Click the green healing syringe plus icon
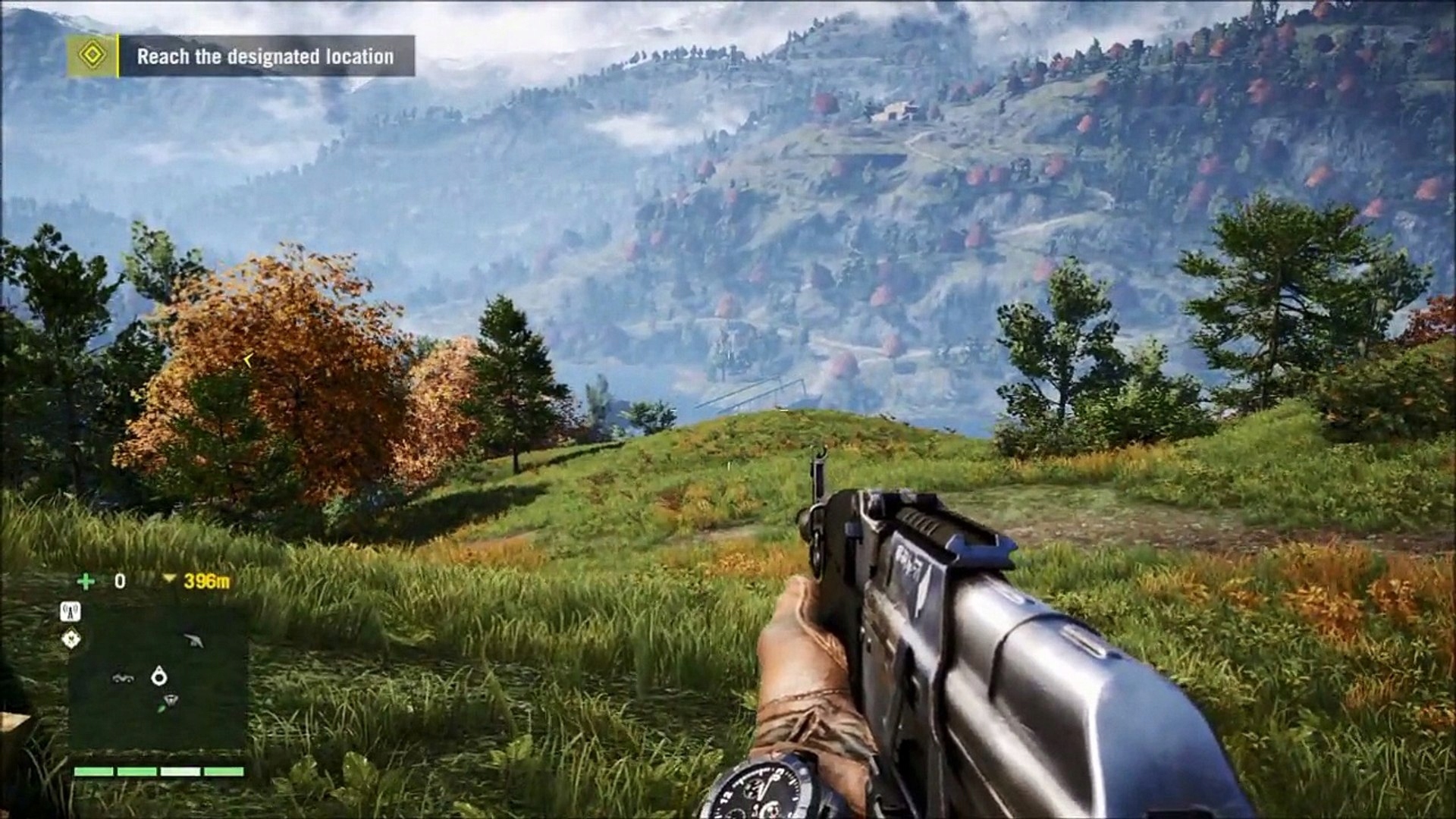1456x819 pixels. tap(86, 582)
